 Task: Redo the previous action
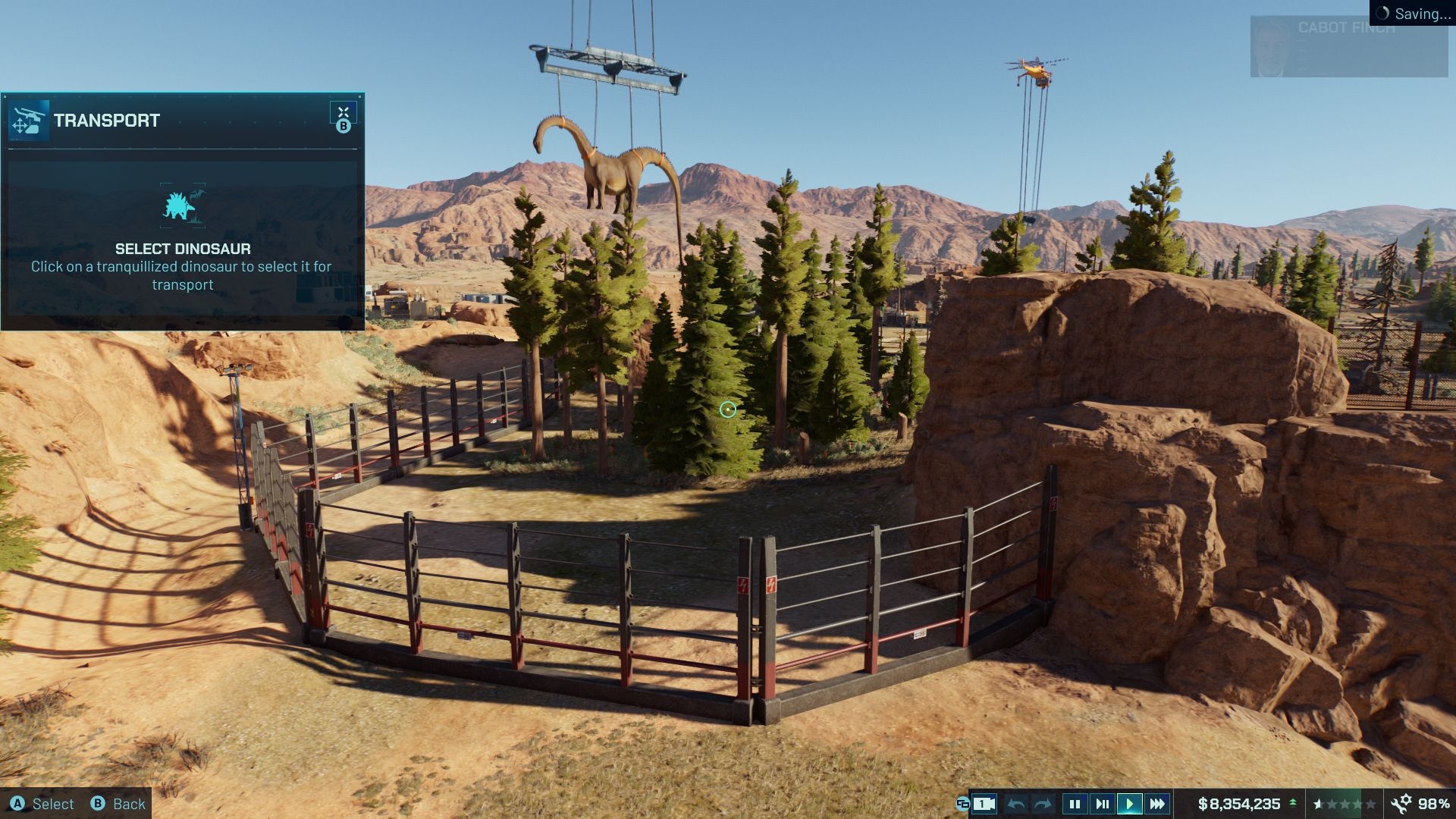click(x=1043, y=804)
